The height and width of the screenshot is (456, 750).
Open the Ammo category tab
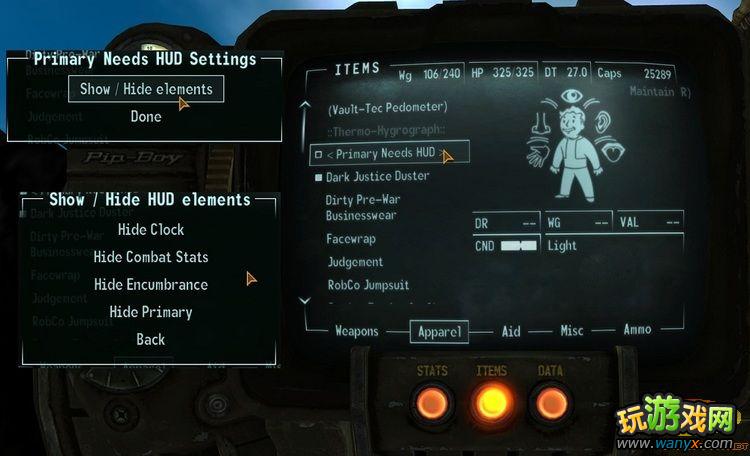point(637,330)
